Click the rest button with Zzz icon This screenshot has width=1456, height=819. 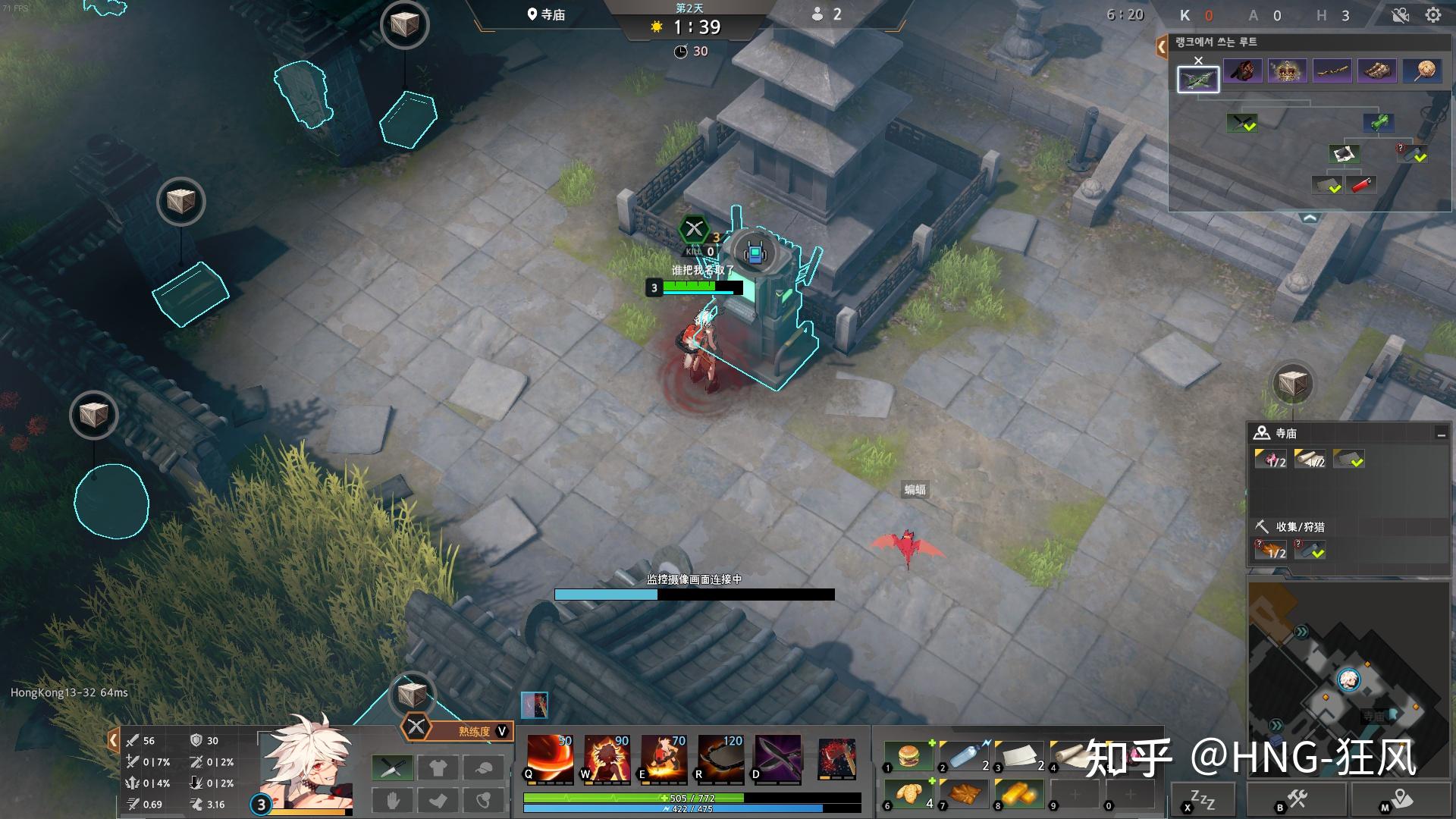[1203, 800]
